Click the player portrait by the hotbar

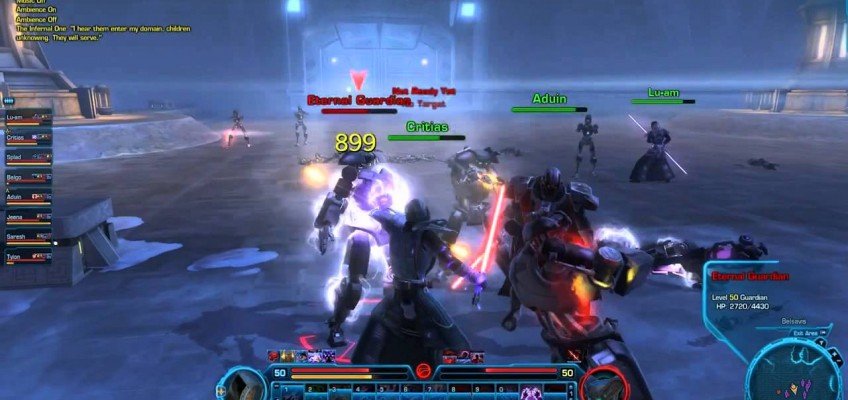(x=243, y=385)
